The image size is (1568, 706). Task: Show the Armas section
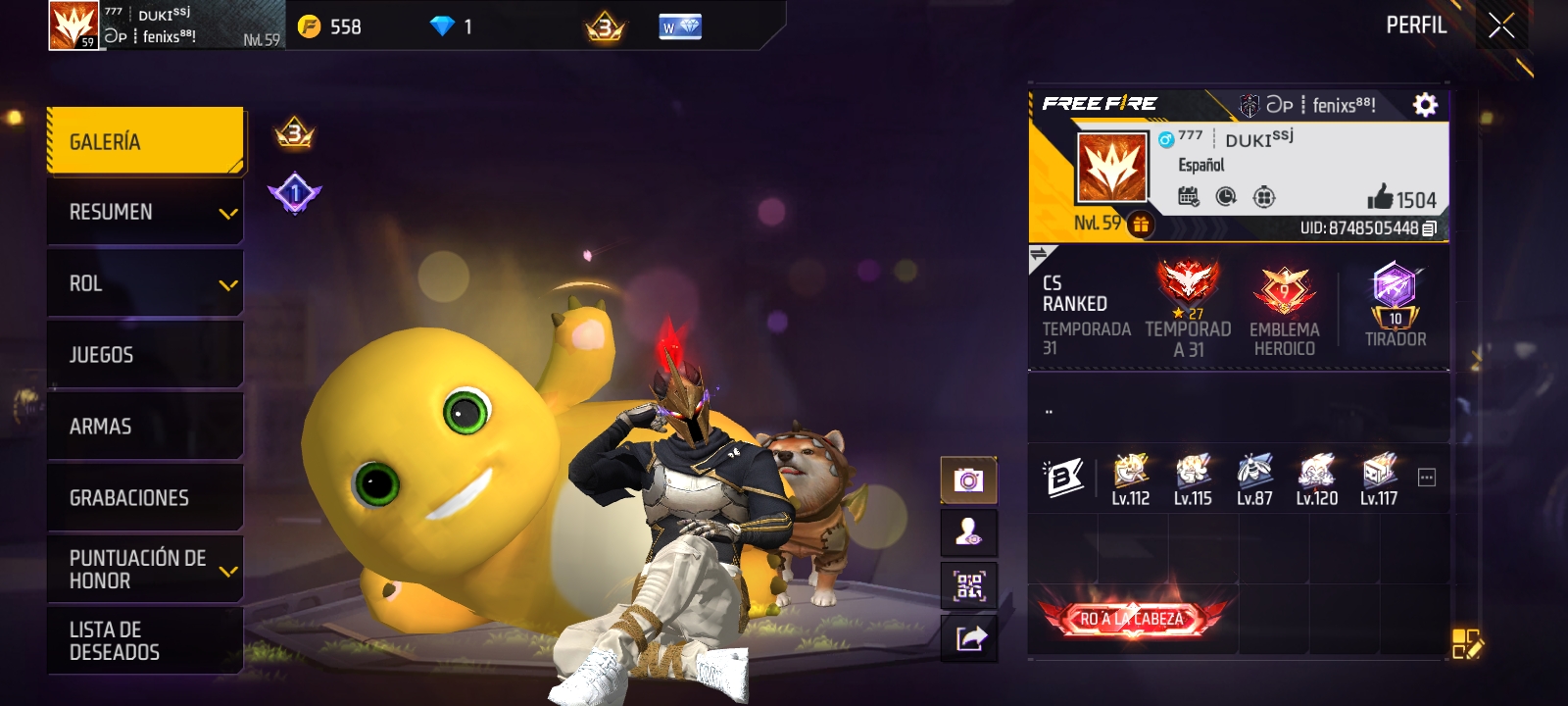[145, 427]
